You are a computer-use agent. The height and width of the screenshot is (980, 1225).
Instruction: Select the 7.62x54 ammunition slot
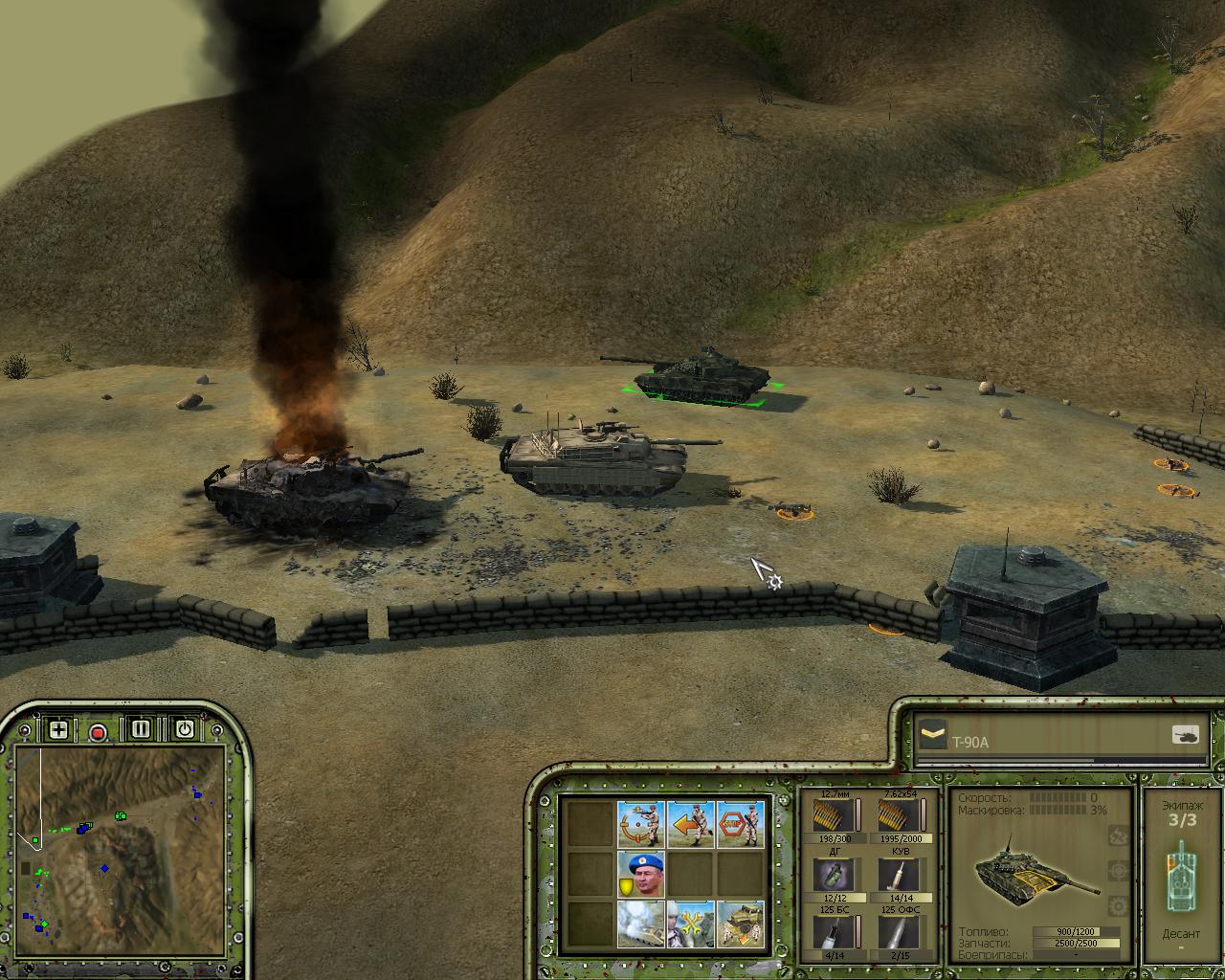899,816
